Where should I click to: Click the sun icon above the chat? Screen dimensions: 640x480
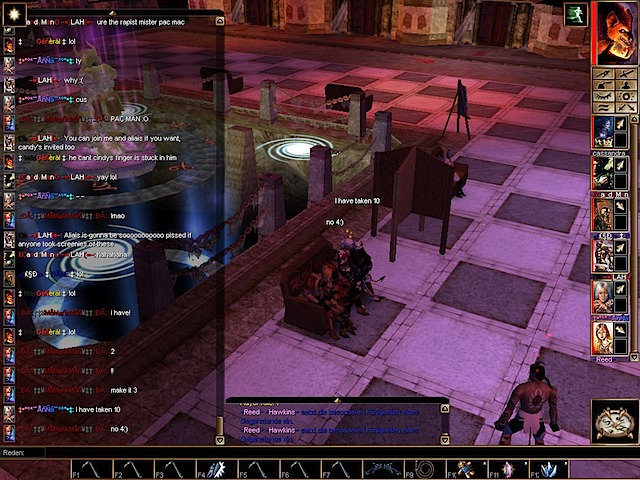13,9
